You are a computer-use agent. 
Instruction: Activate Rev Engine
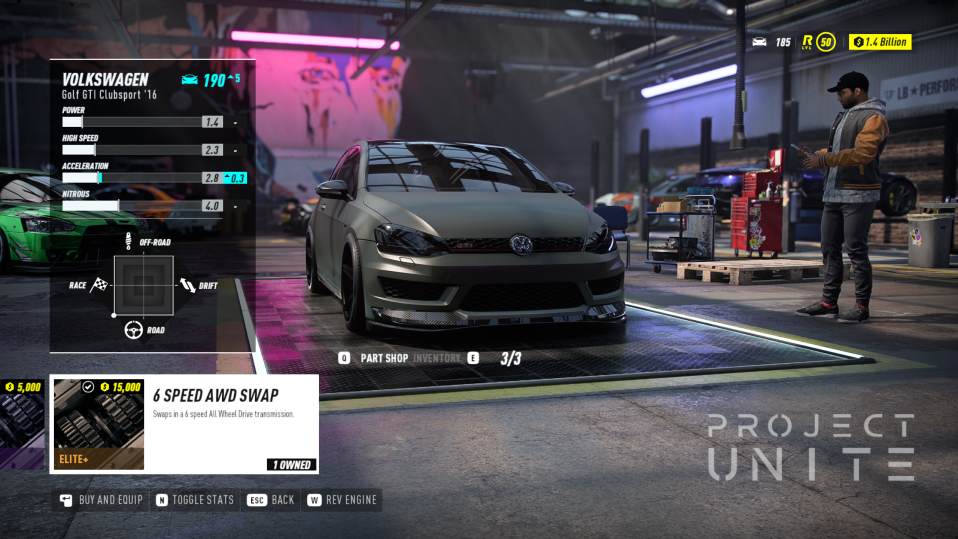click(344, 500)
